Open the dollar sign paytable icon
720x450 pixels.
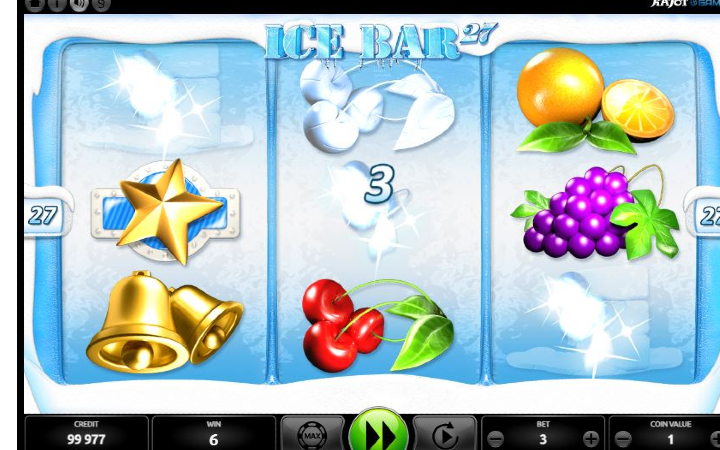102,4
